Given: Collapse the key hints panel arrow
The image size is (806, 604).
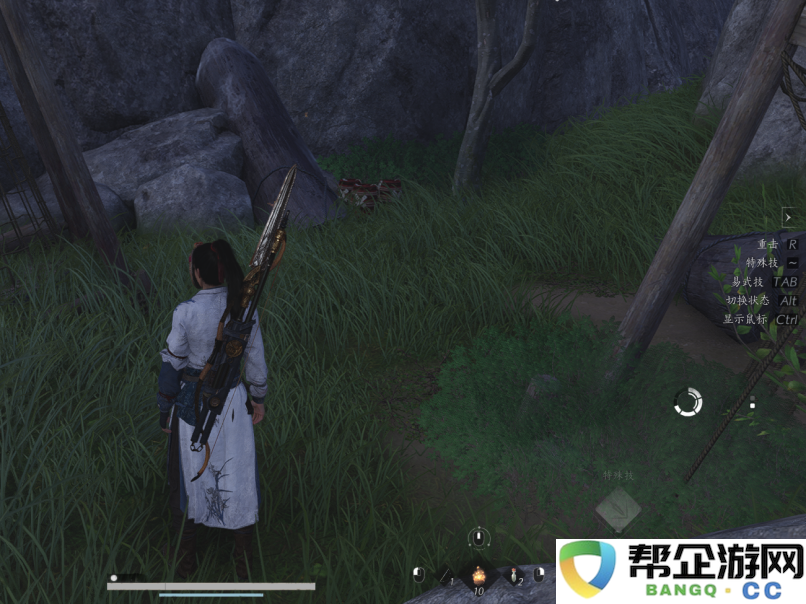Looking at the screenshot, I should pos(789,216).
